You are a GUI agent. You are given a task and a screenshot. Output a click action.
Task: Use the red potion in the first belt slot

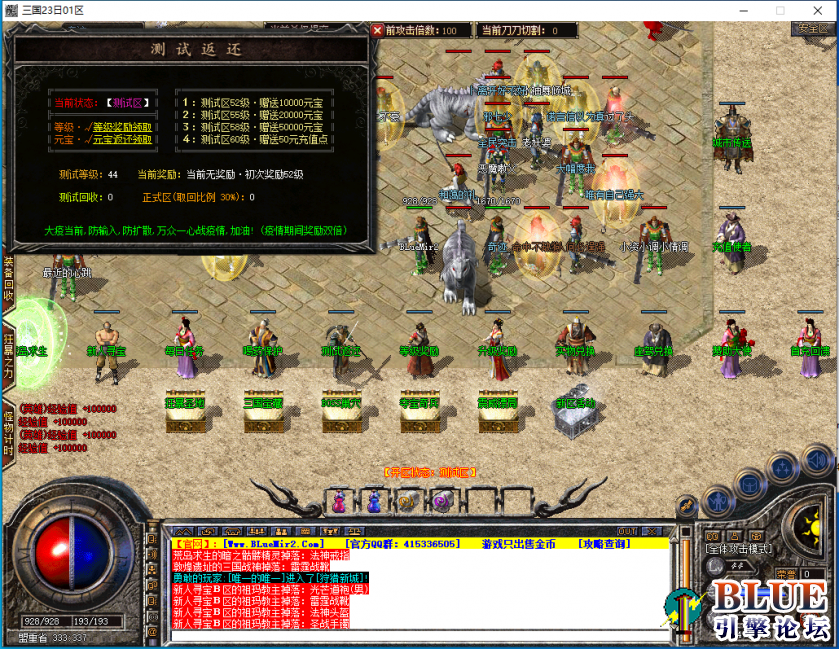pyautogui.click(x=340, y=500)
